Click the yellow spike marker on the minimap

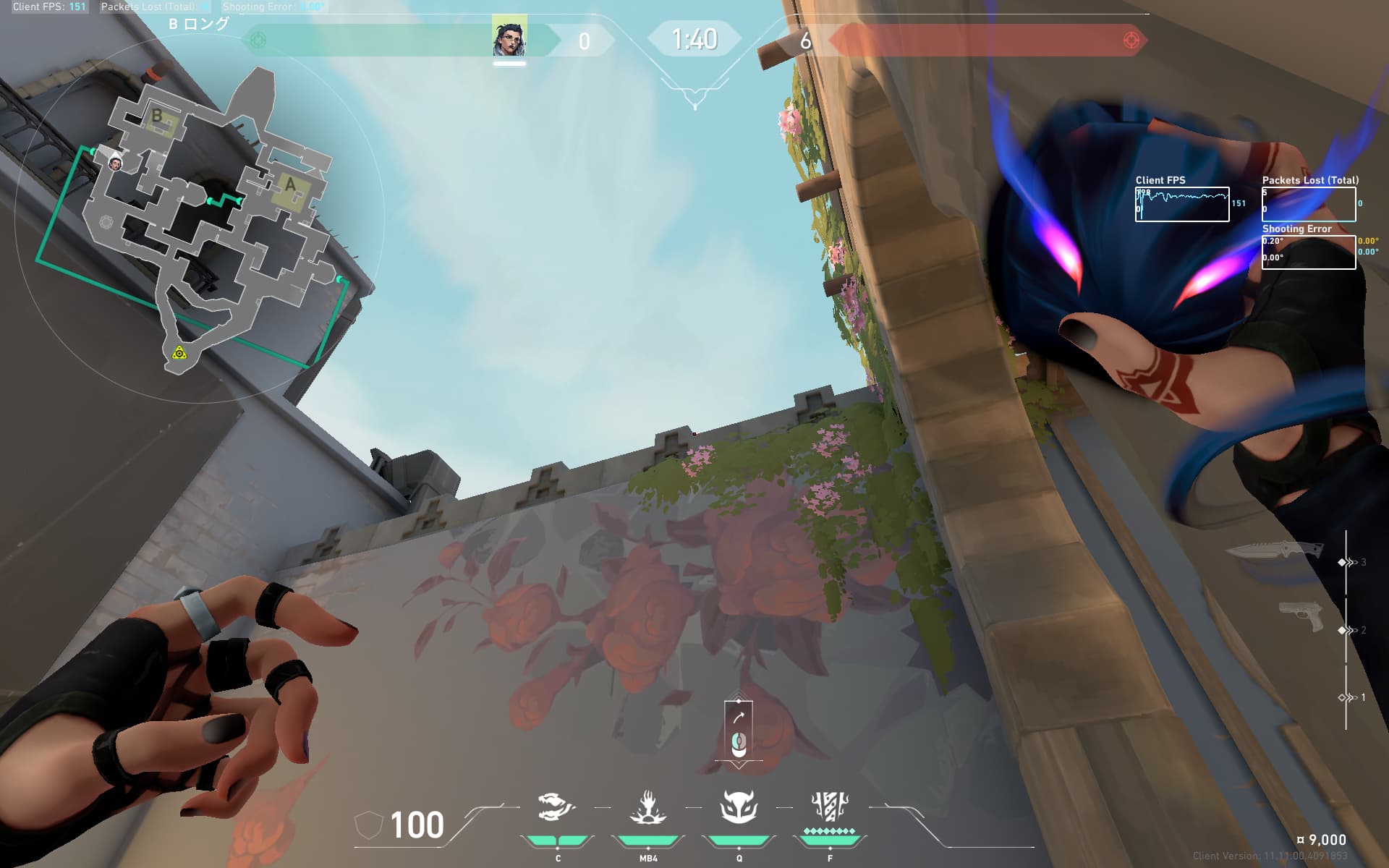179,353
